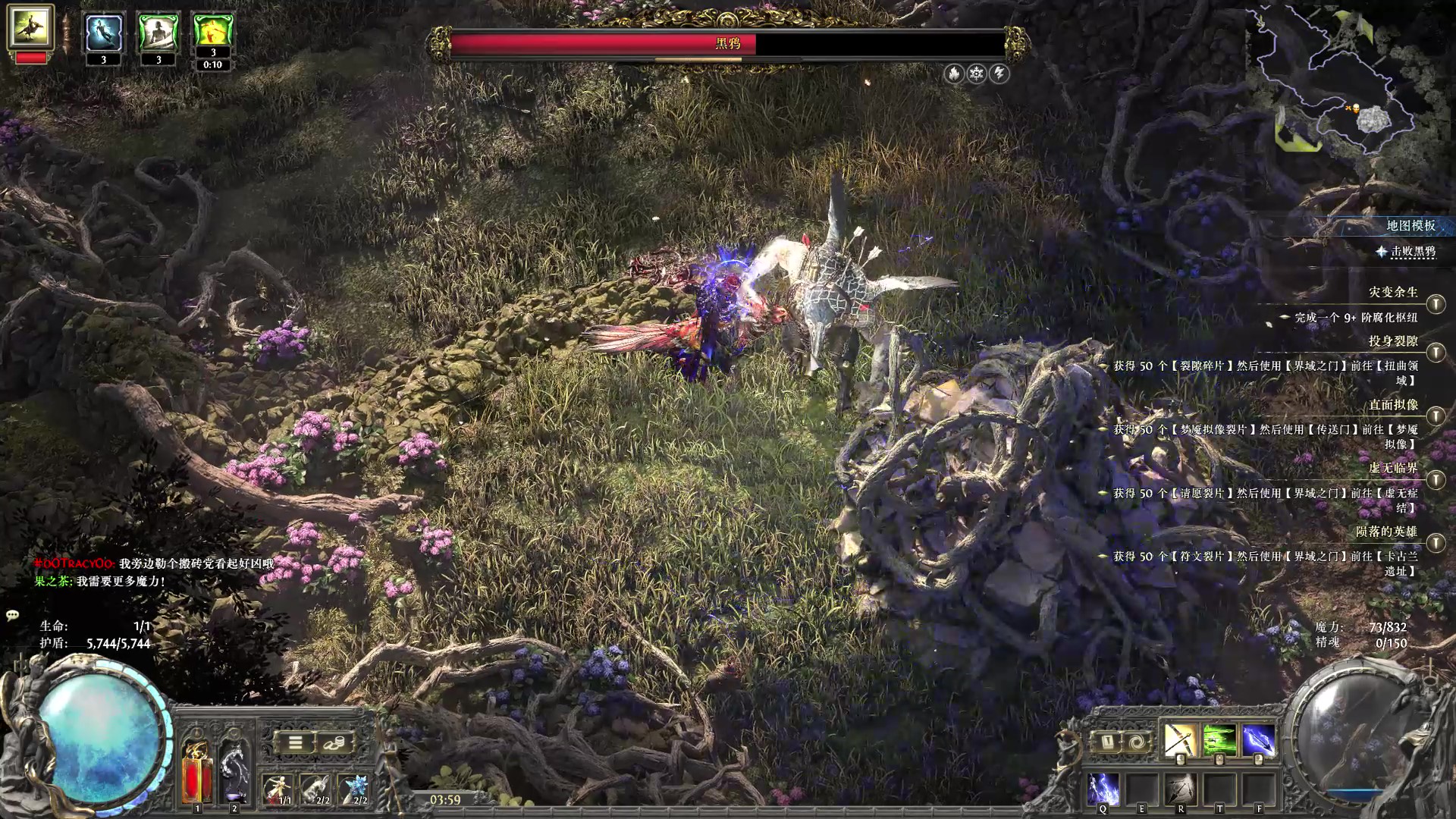The image size is (1456, 819).
Task: Toggle the 灾变余生 quest tracker marker
Action: (x=1435, y=304)
